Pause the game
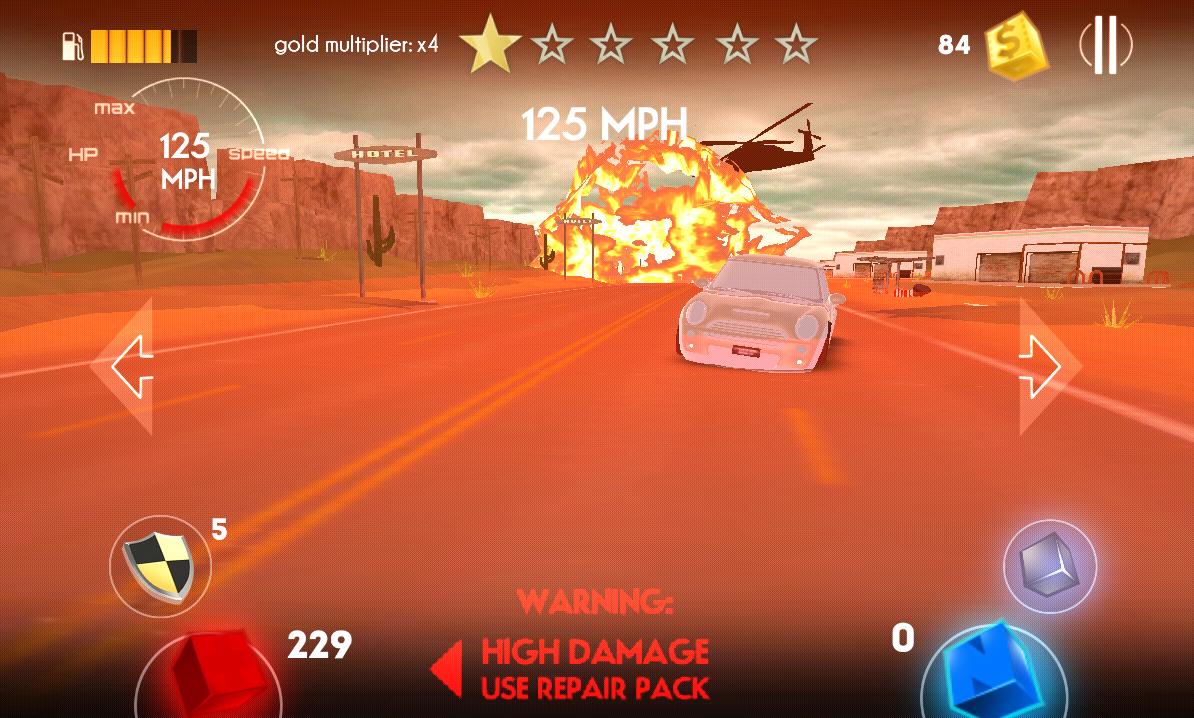This screenshot has width=1194, height=718. tap(1105, 46)
